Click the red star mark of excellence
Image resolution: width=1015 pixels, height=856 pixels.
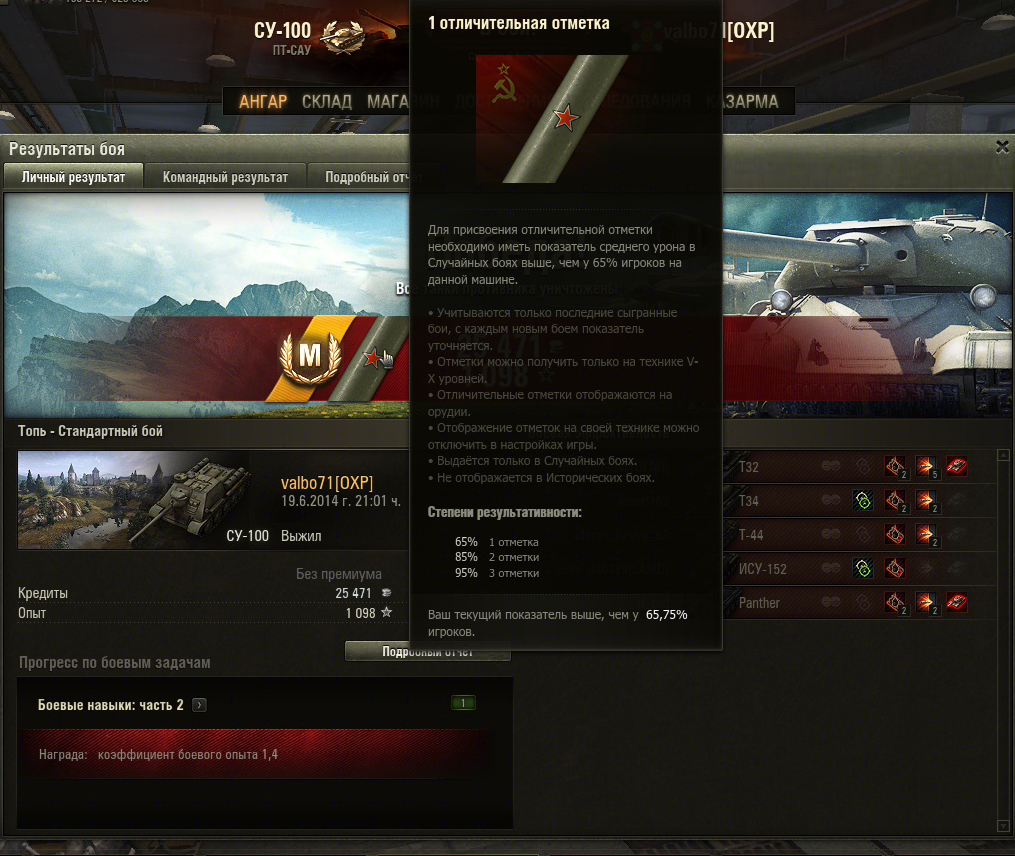pyautogui.click(x=372, y=358)
